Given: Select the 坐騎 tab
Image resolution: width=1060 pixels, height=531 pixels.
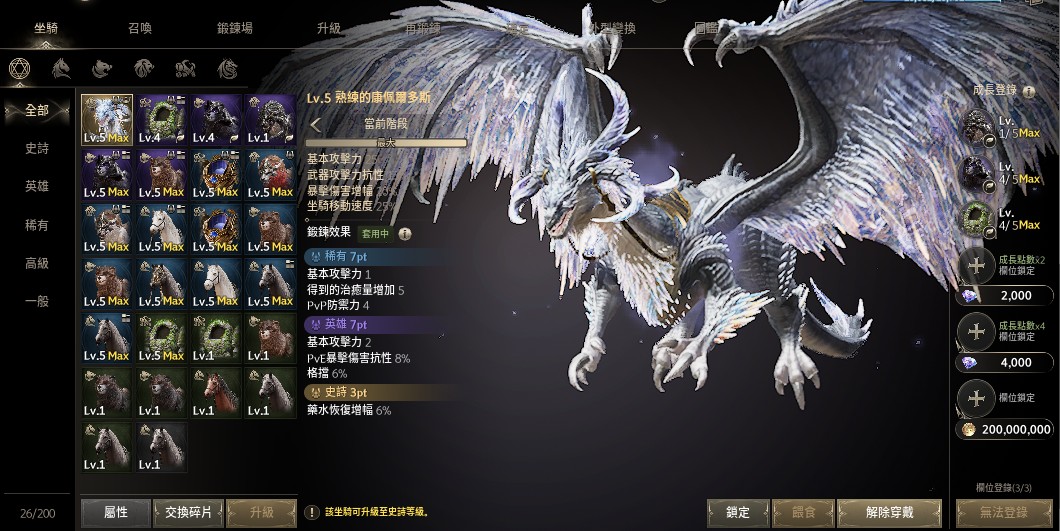Looking at the screenshot, I should tap(46, 28).
